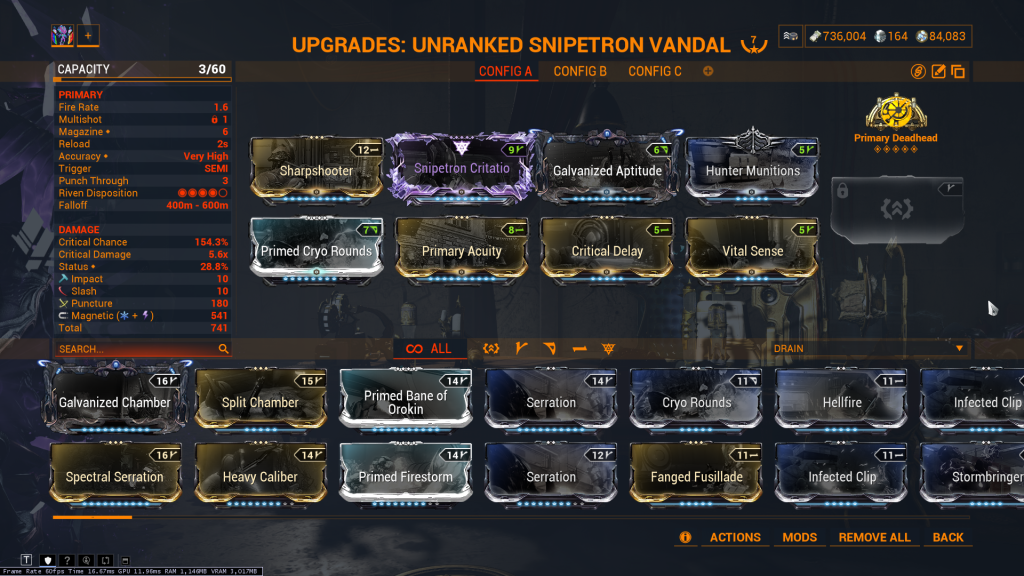Open the Drain sort dropdown

click(x=868, y=348)
